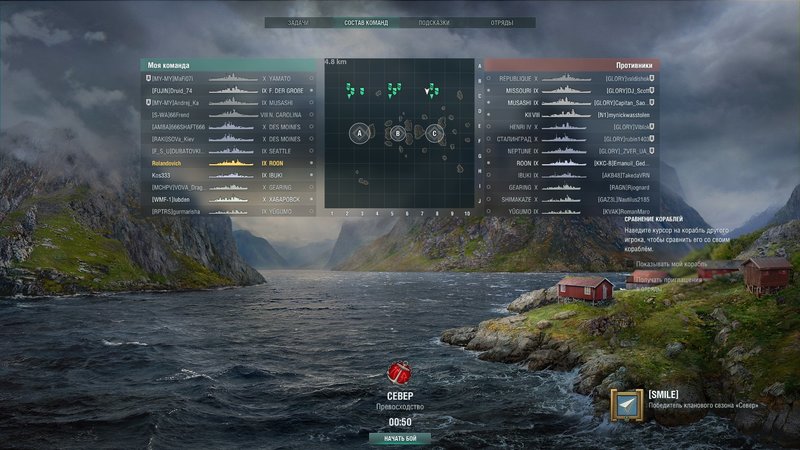800x450 pixels.
Task: Click the НАЧАТЬ БОЙ button
Action: coord(400,439)
